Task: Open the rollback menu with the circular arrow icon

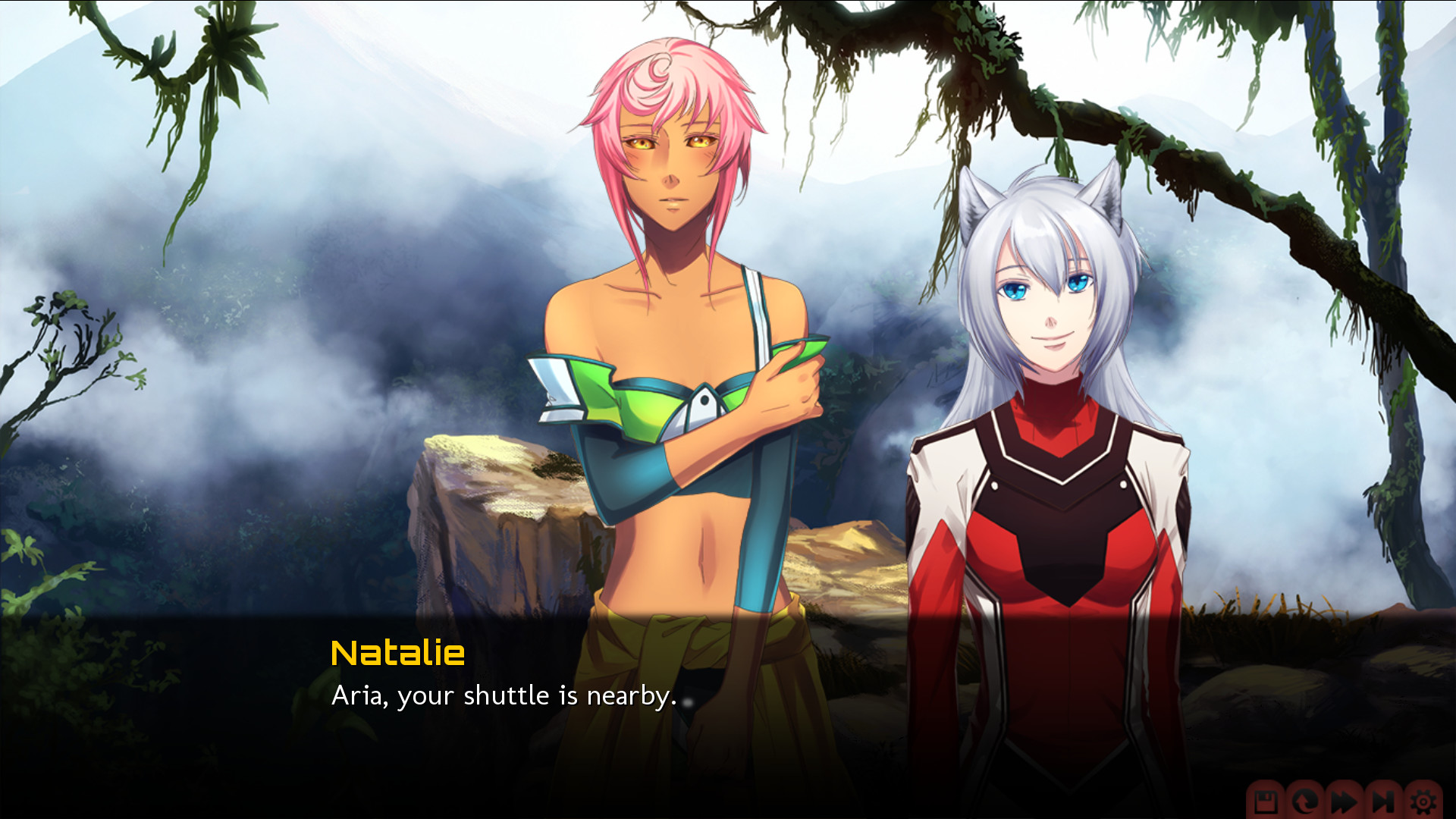Action: click(x=1304, y=802)
